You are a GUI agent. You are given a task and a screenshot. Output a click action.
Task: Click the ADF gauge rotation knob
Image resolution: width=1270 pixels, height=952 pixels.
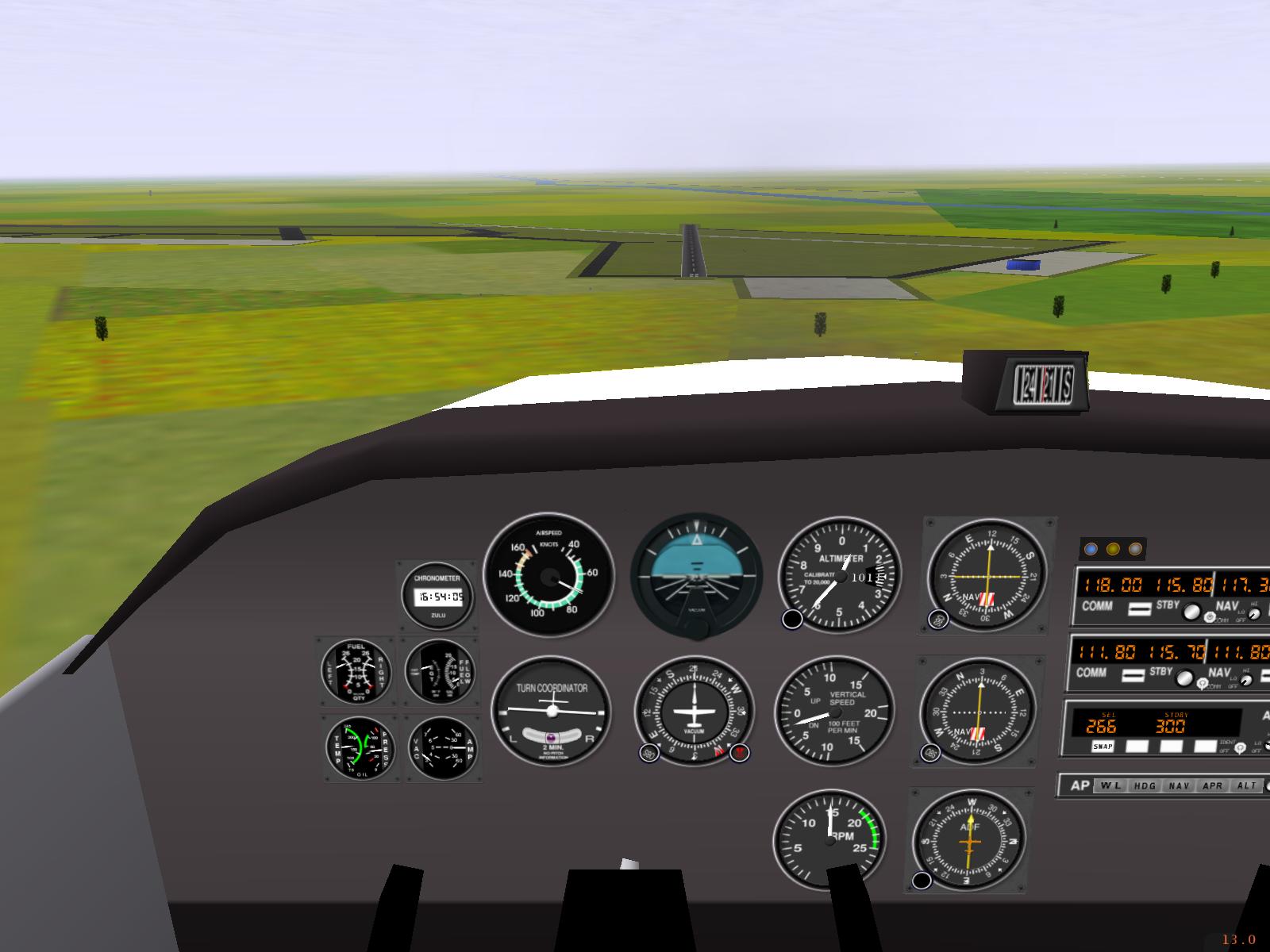pos(922,880)
